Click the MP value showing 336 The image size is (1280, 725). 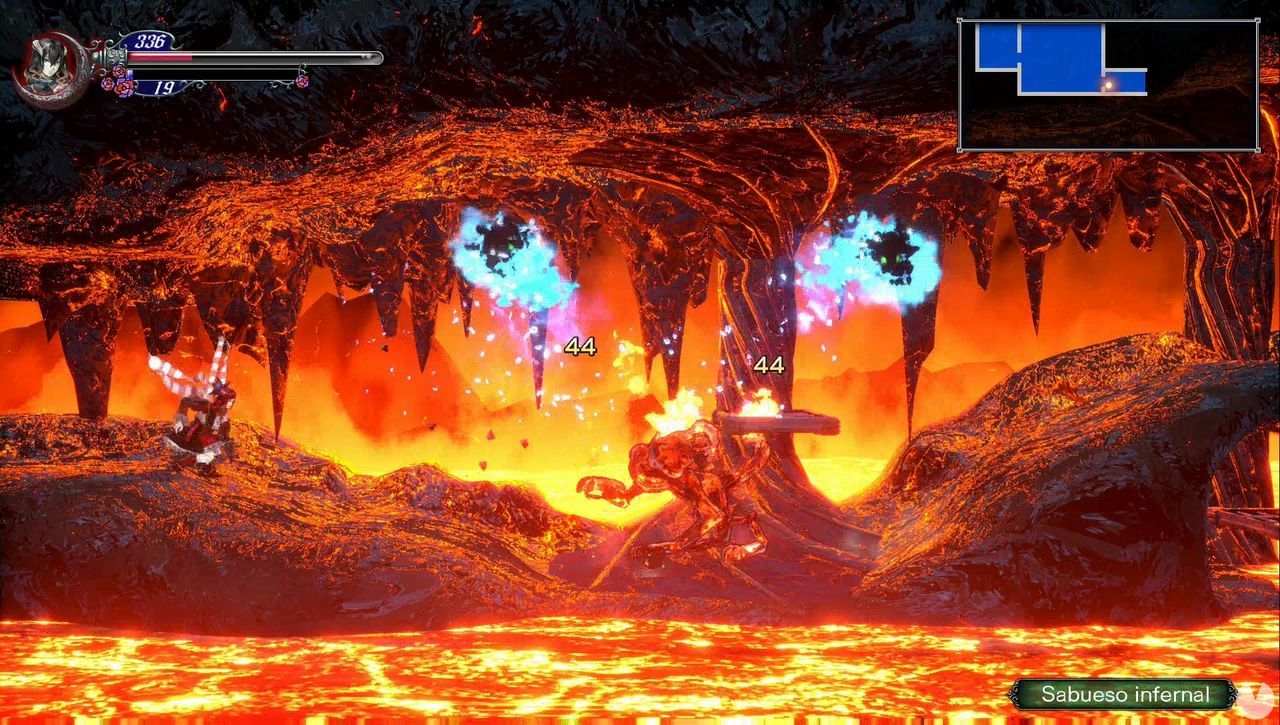point(148,39)
